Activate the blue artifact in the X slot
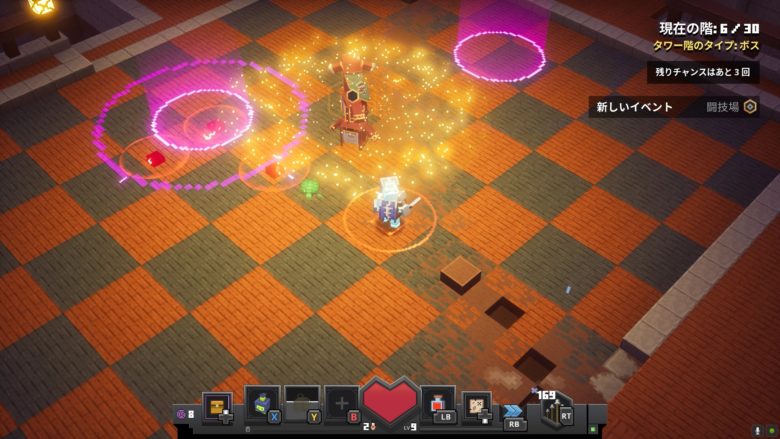Screen dimensions: 780x439 [x=261, y=403]
